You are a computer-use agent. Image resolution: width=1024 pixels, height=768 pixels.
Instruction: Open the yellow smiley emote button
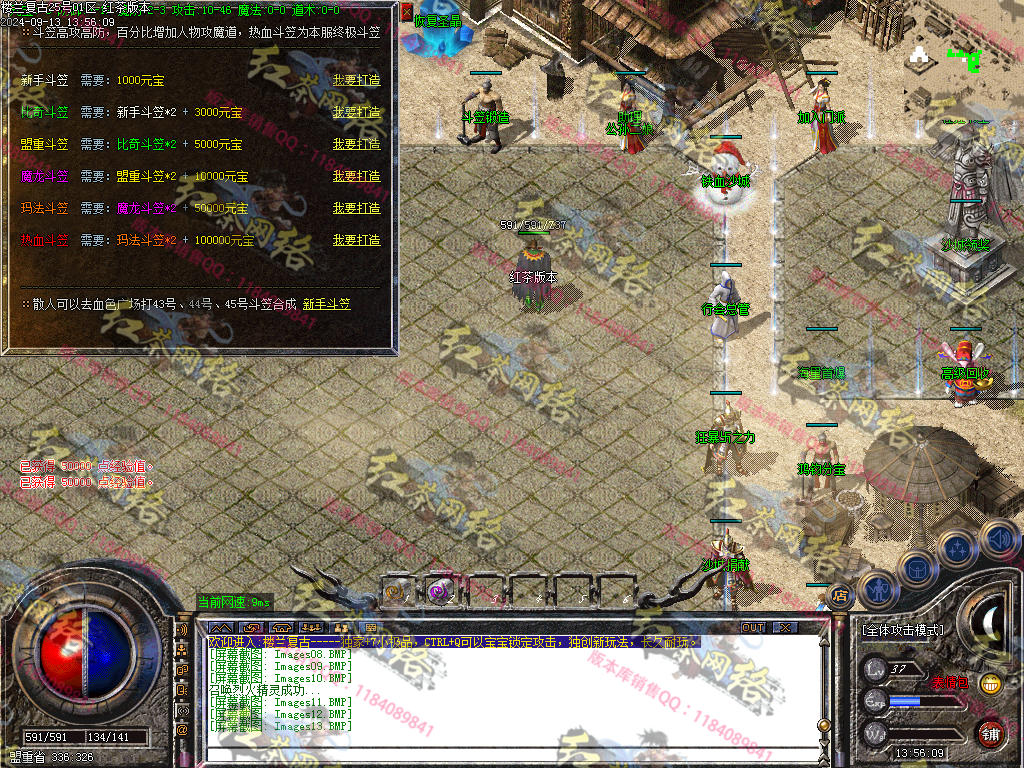pos(990,684)
